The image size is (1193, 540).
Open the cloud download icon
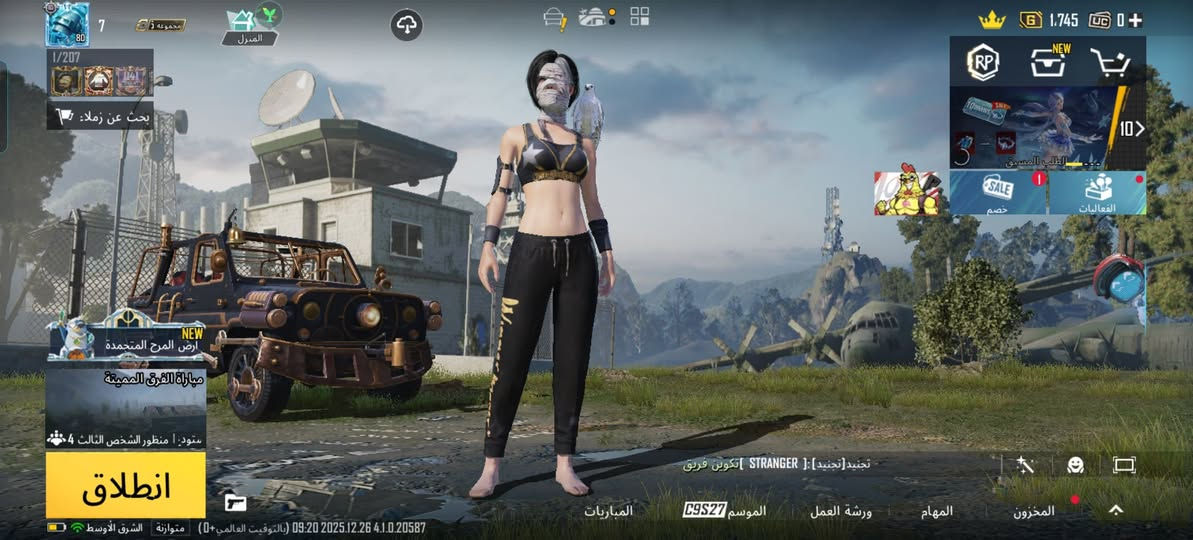tap(407, 25)
